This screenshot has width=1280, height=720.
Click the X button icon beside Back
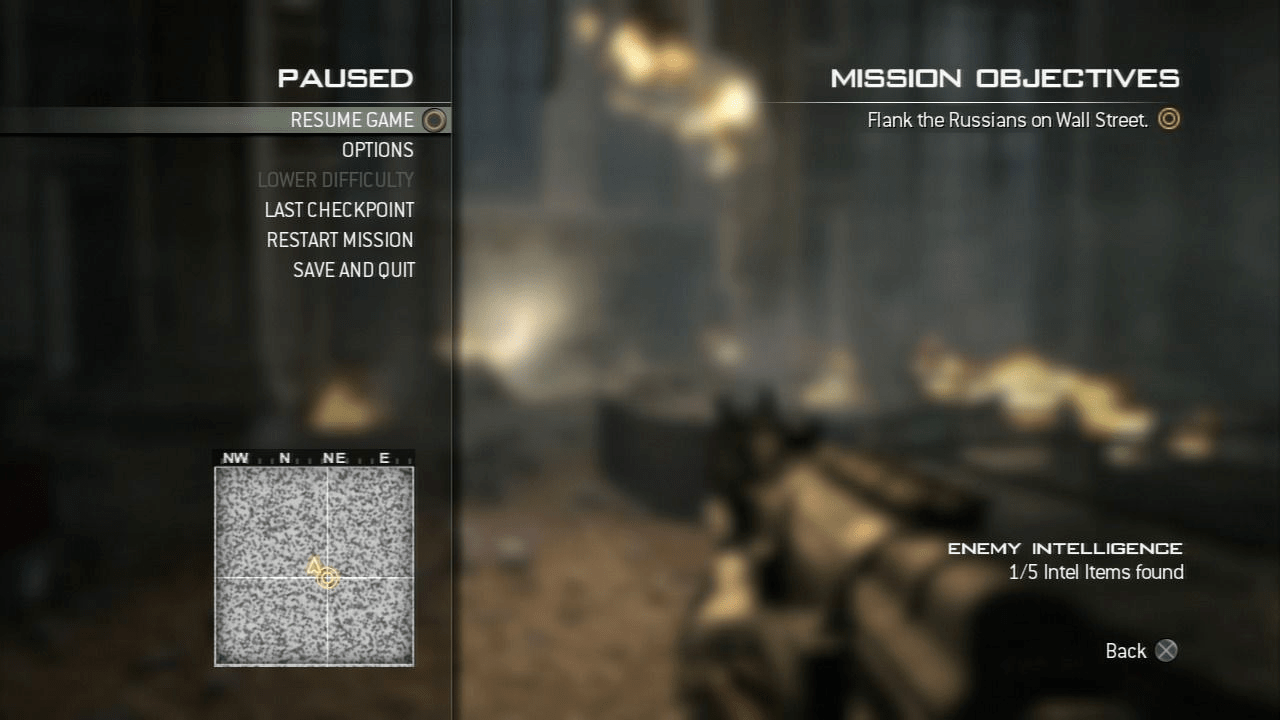pyautogui.click(x=1166, y=651)
